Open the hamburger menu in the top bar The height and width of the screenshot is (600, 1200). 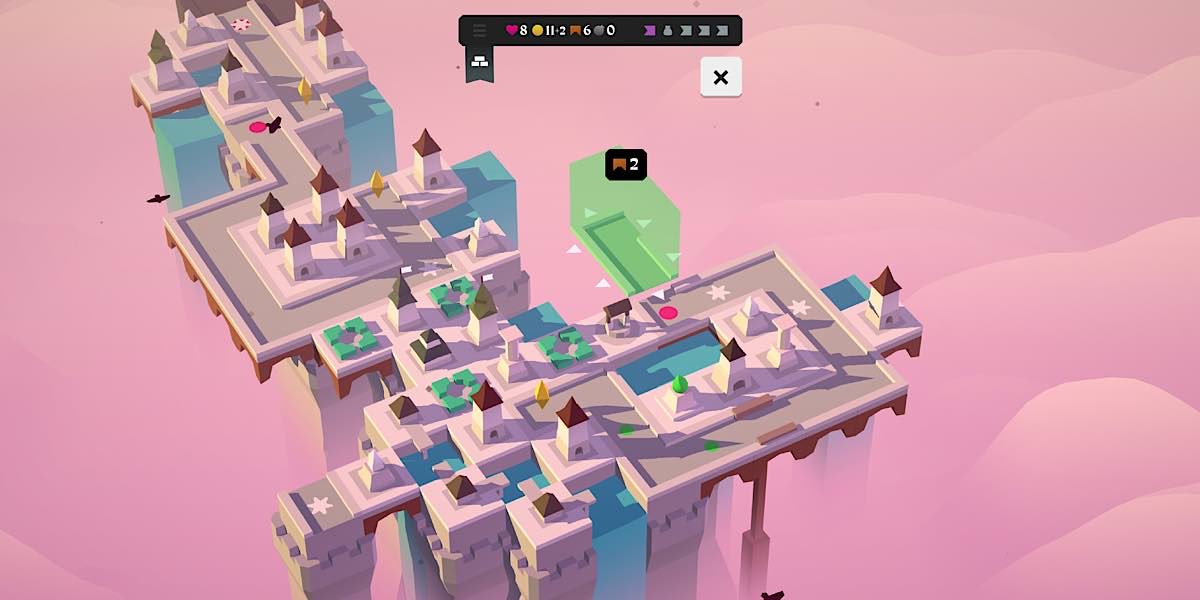click(480, 30)
